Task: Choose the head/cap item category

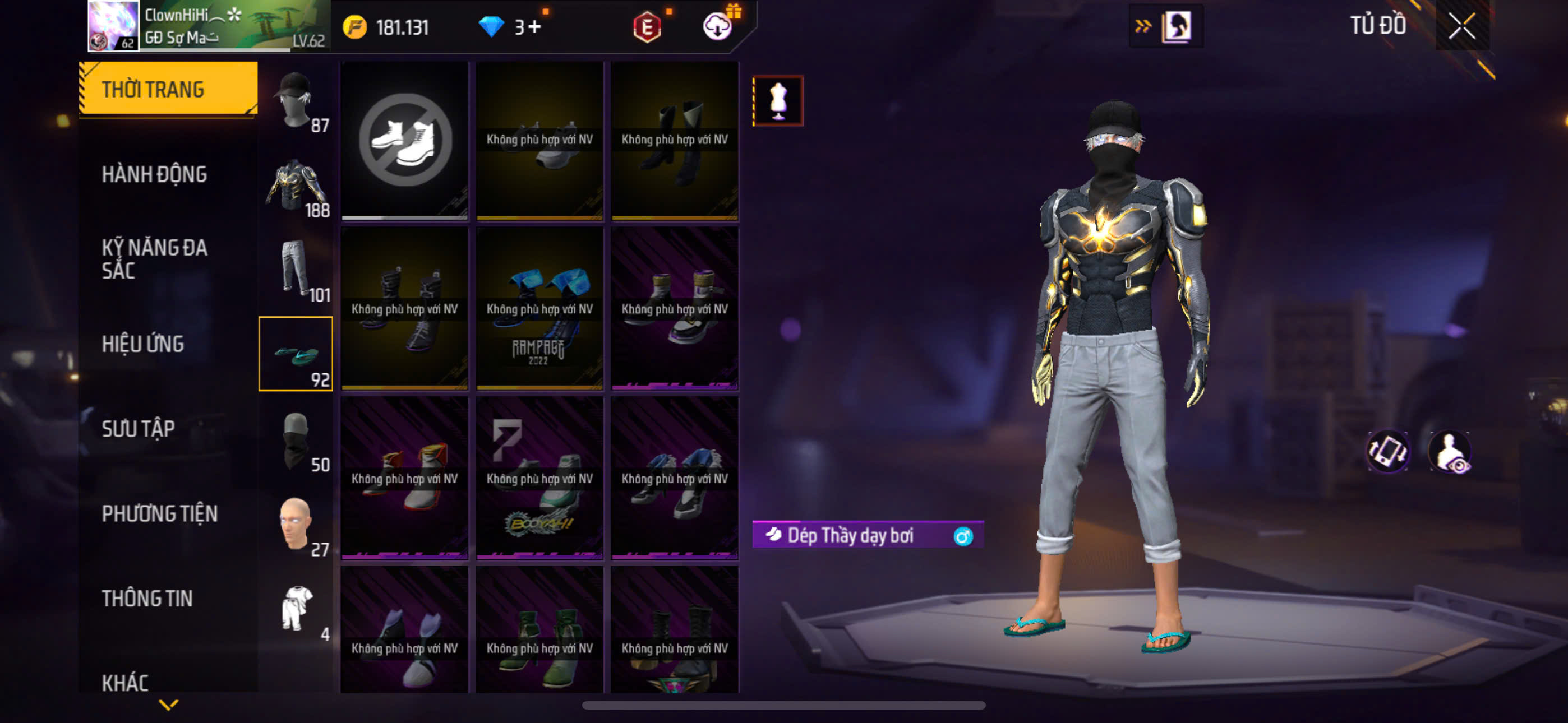Action: click(296, 100)
